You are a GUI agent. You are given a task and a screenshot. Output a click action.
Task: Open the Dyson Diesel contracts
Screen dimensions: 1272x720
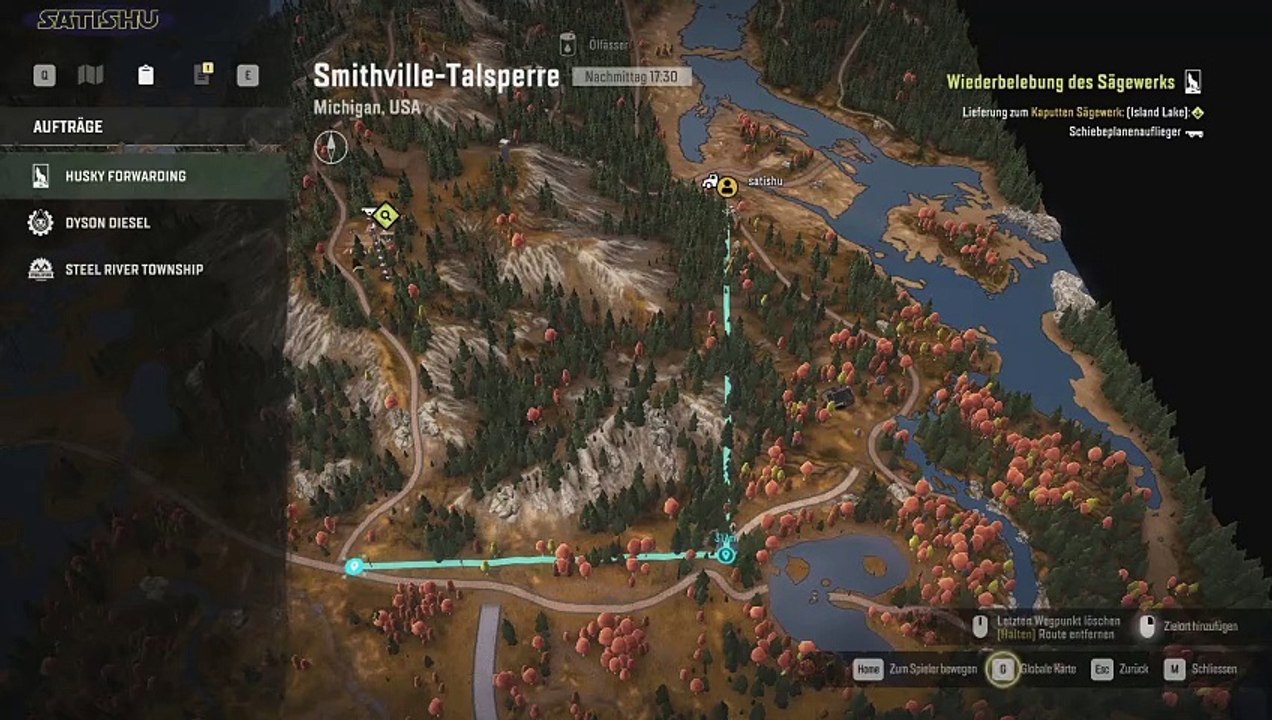coord(107,223)
